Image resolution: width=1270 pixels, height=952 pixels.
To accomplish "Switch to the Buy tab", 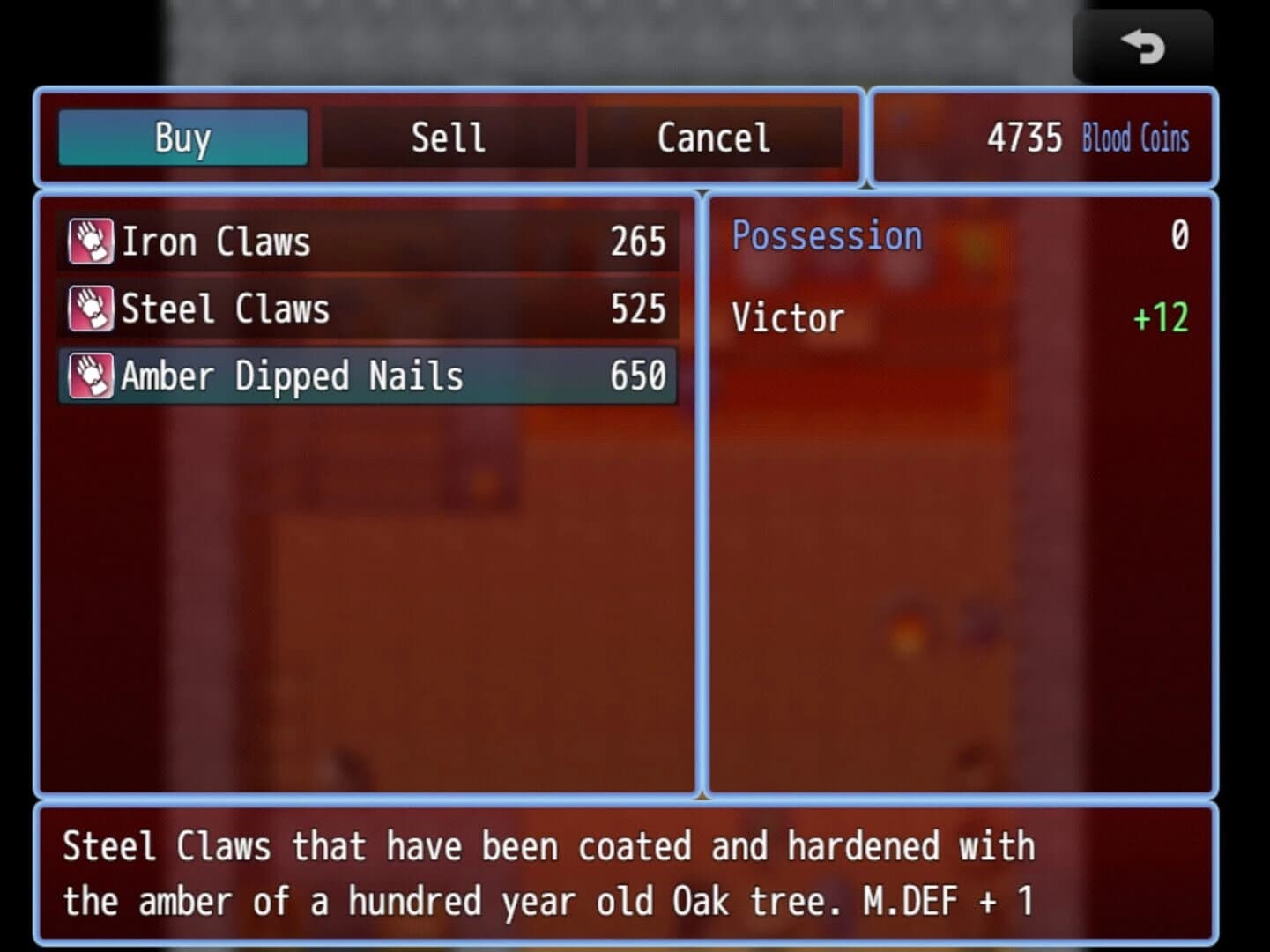I will point(182,138).
